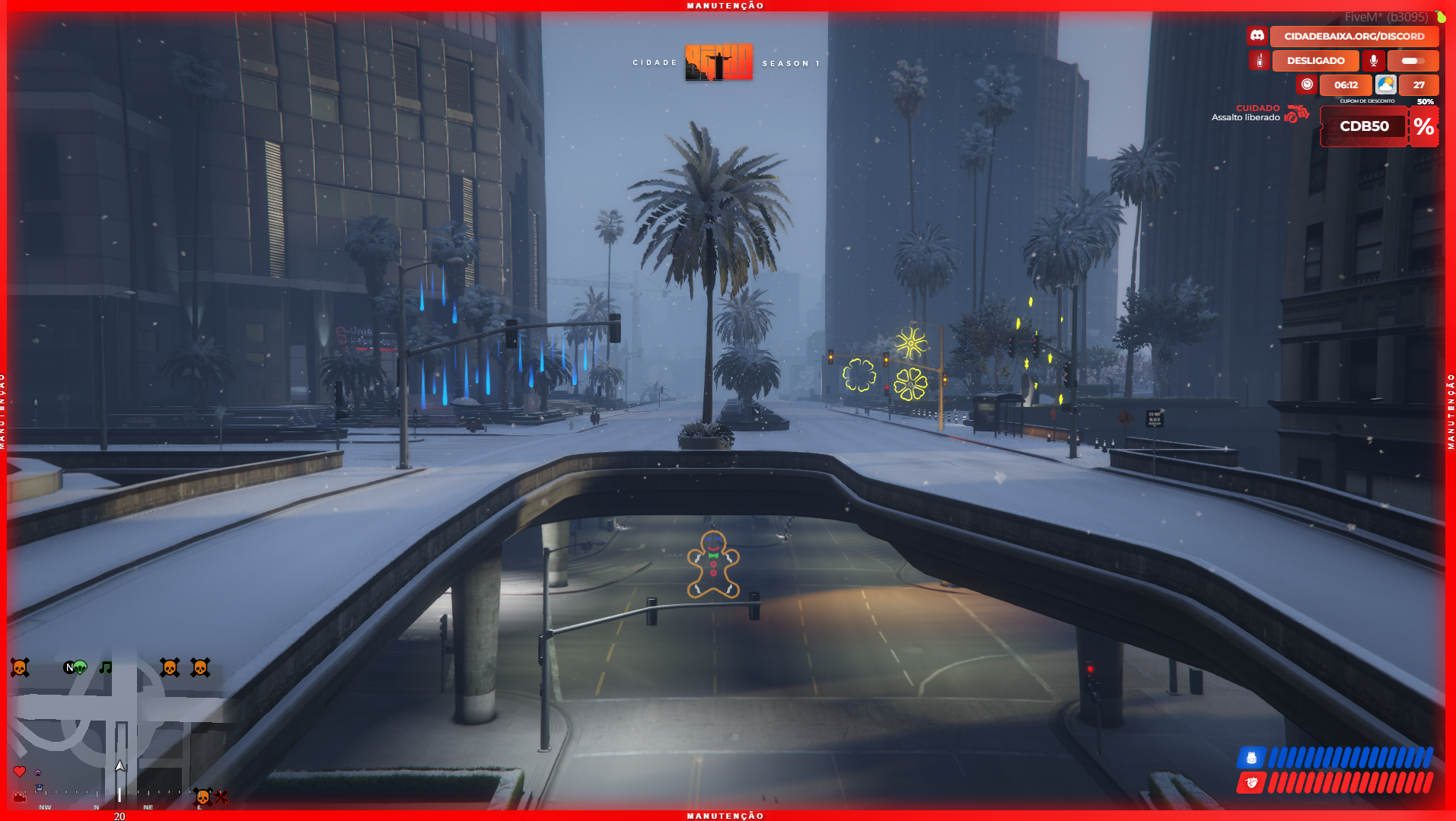Click the CDB50 discount coupon code
1456x821 pixels.
coord(1364,126)
